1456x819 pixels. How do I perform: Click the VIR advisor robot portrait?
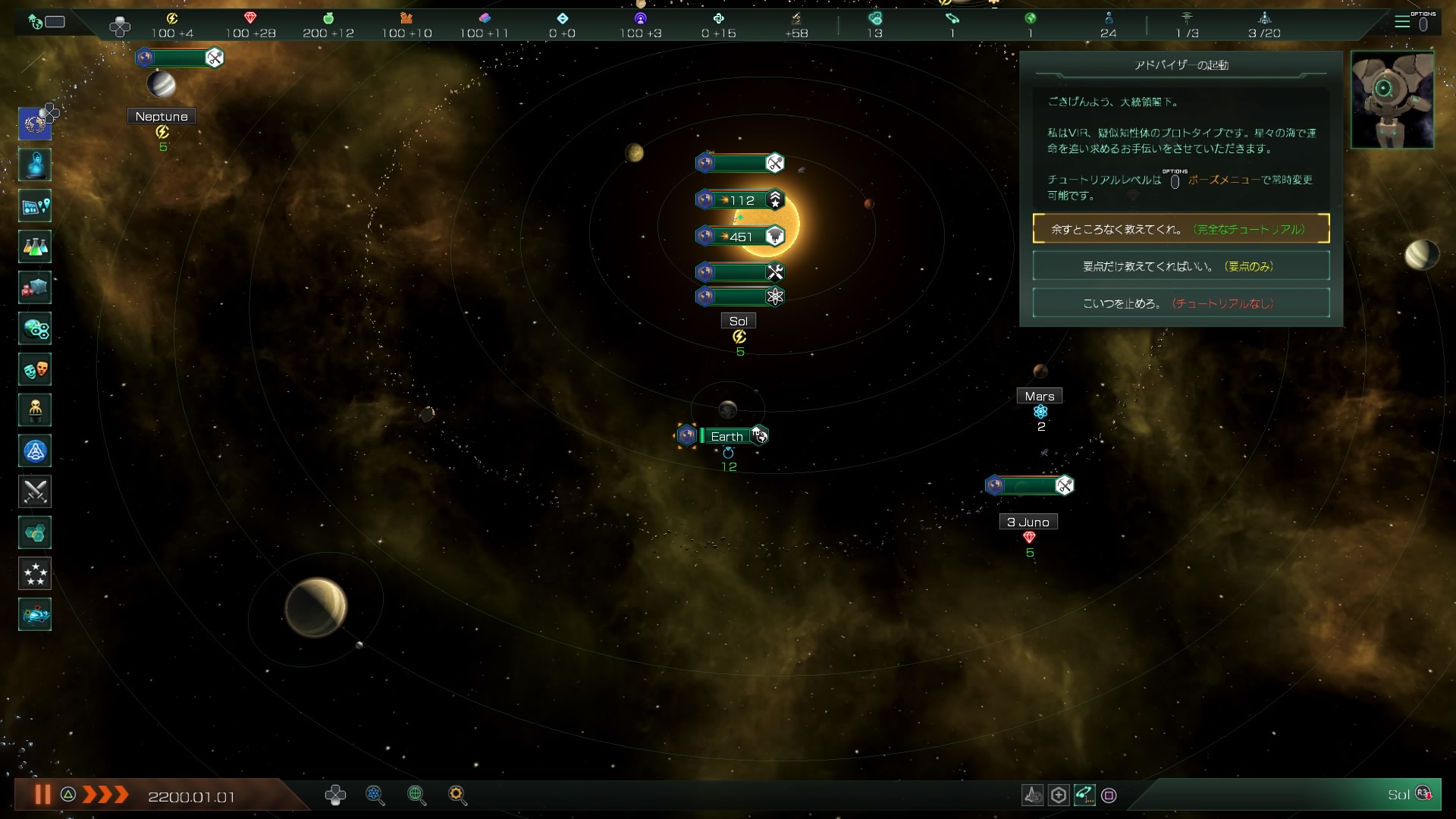coord(1392,100)
